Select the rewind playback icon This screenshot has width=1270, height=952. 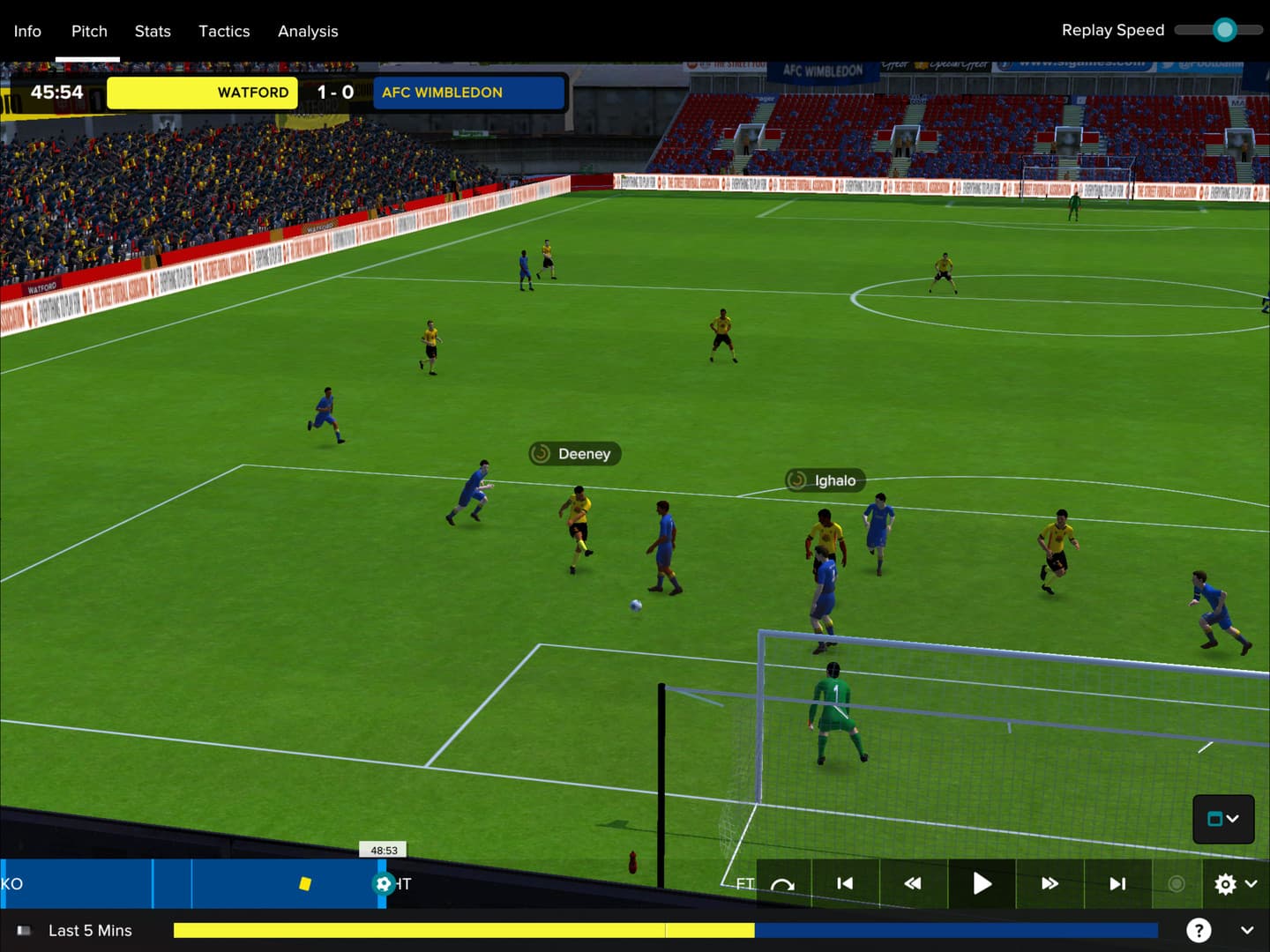click(912, 883)
